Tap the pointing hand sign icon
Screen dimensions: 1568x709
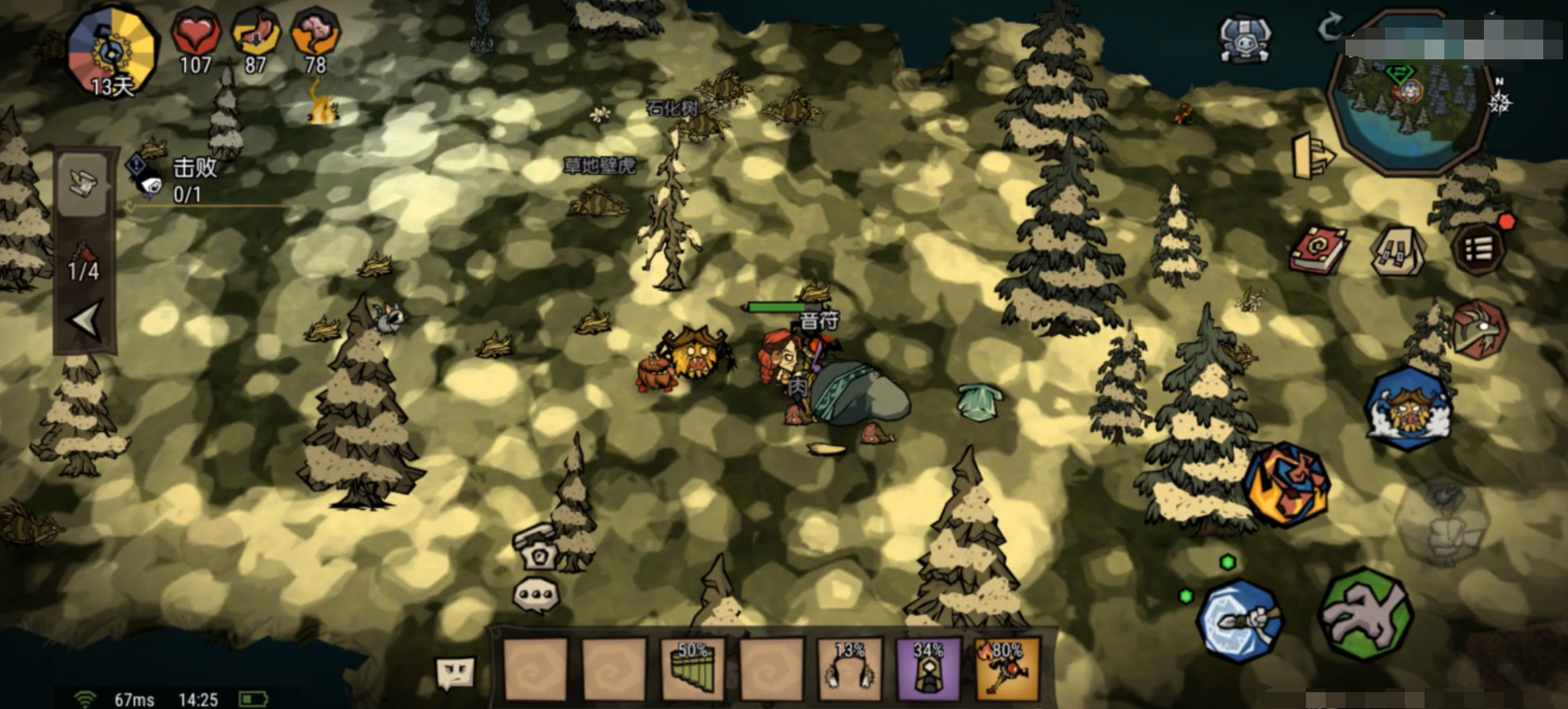point(1313,156)
